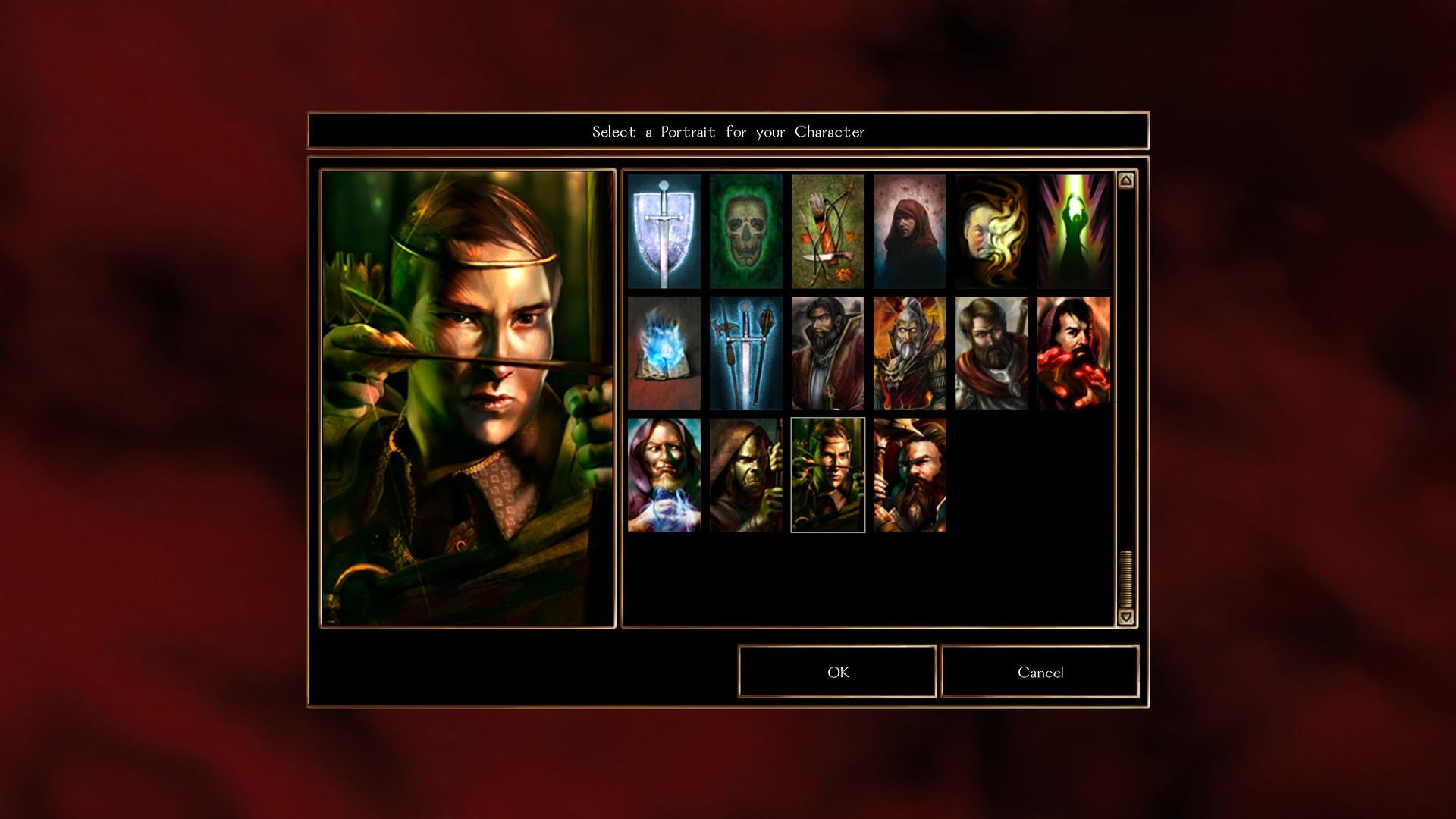Image resolution: width=1456 pixels, height=819 pixels.
Task: Cancel portrait selection
Action: click(1039, 672)
